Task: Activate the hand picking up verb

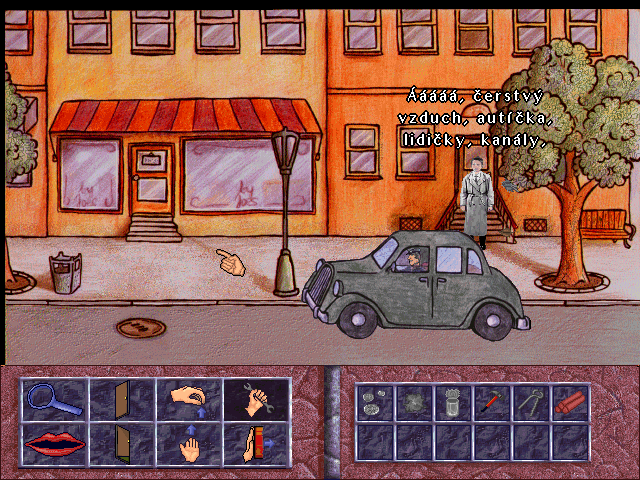Action: pyautogui.click(x=187, y=401)
